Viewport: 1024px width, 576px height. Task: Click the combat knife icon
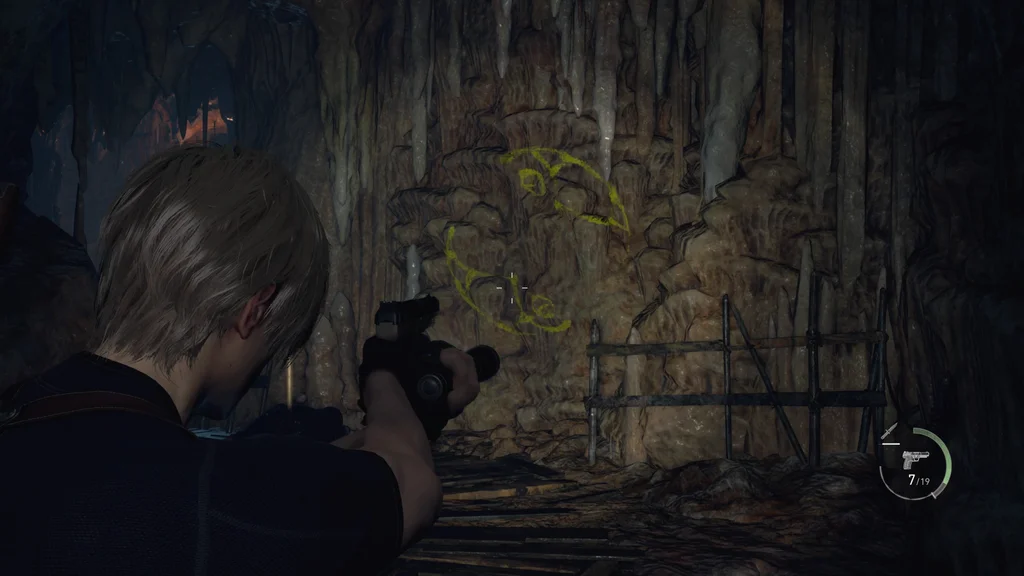coord(890,431)
